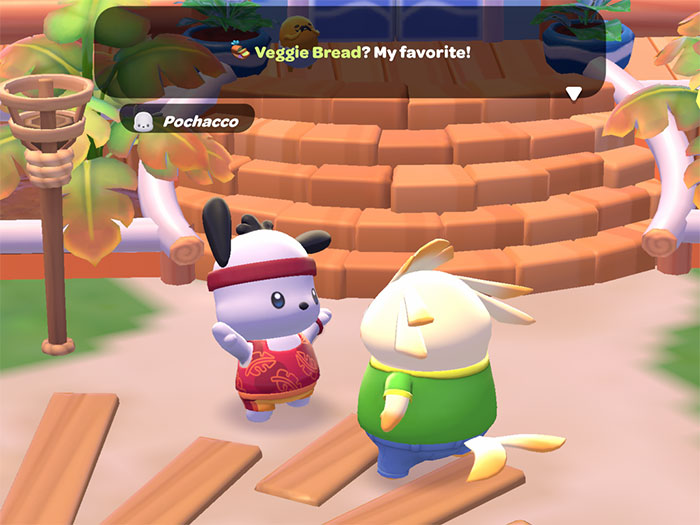Click the Veggie Bread dialogue box
Image resolution: width=700 pixels, height=525 pixels.
(350, 53)
